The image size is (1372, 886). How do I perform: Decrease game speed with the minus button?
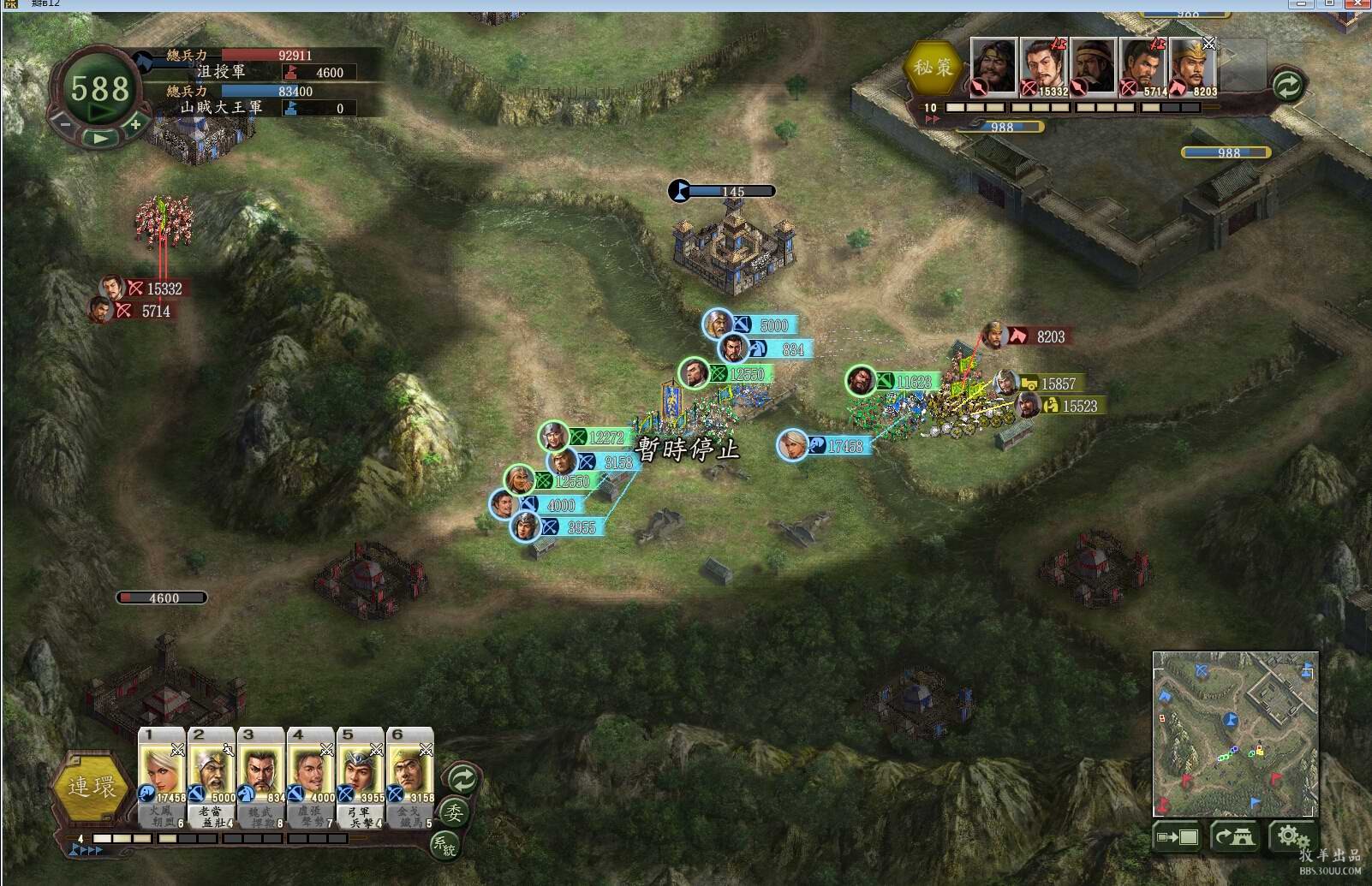pyautogui.click(x=66, y=125)
